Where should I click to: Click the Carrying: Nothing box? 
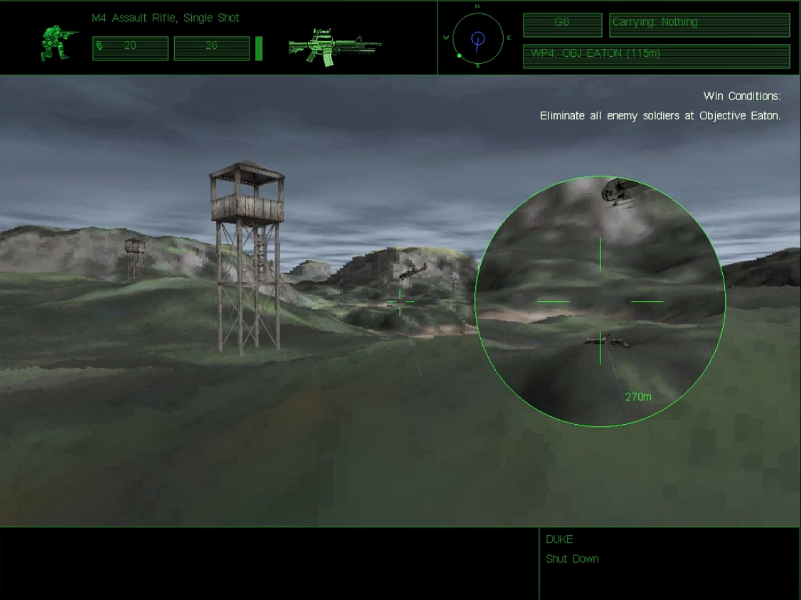(x=699, y=23)
